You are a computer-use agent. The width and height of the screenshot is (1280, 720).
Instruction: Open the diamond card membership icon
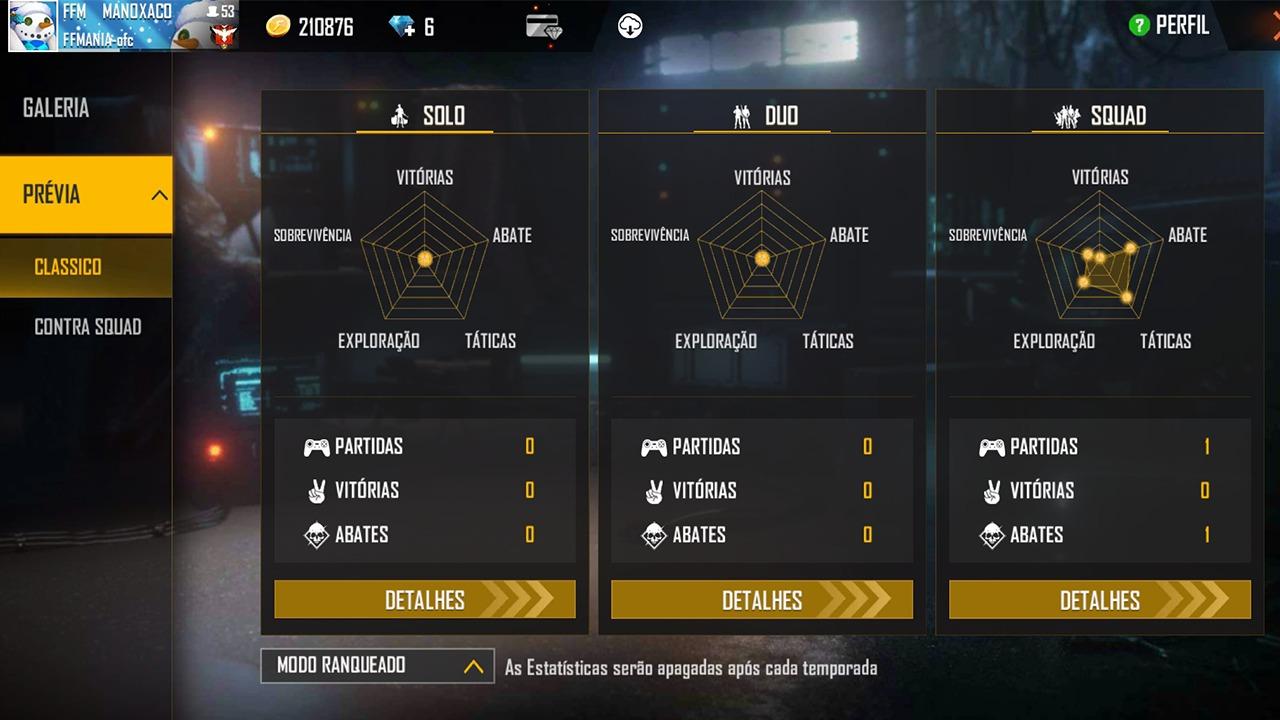(x=544, y=27)
